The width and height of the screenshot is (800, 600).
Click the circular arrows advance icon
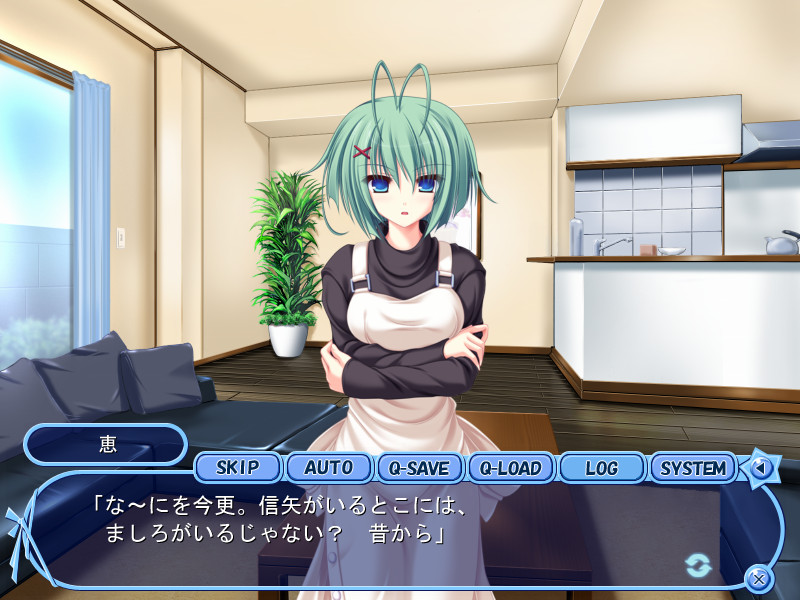698,565
